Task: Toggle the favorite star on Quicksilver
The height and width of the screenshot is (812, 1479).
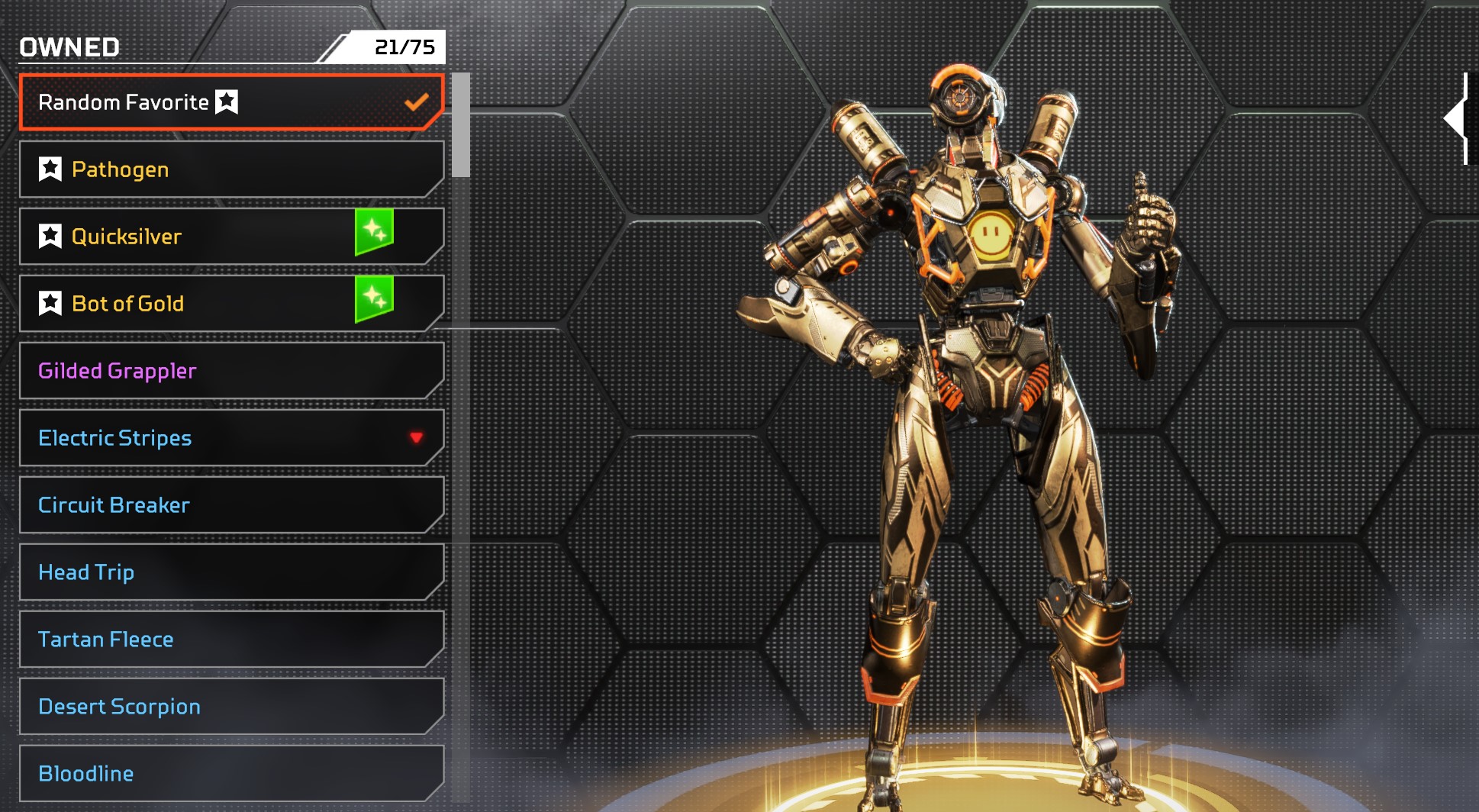Action: [50, 236]
